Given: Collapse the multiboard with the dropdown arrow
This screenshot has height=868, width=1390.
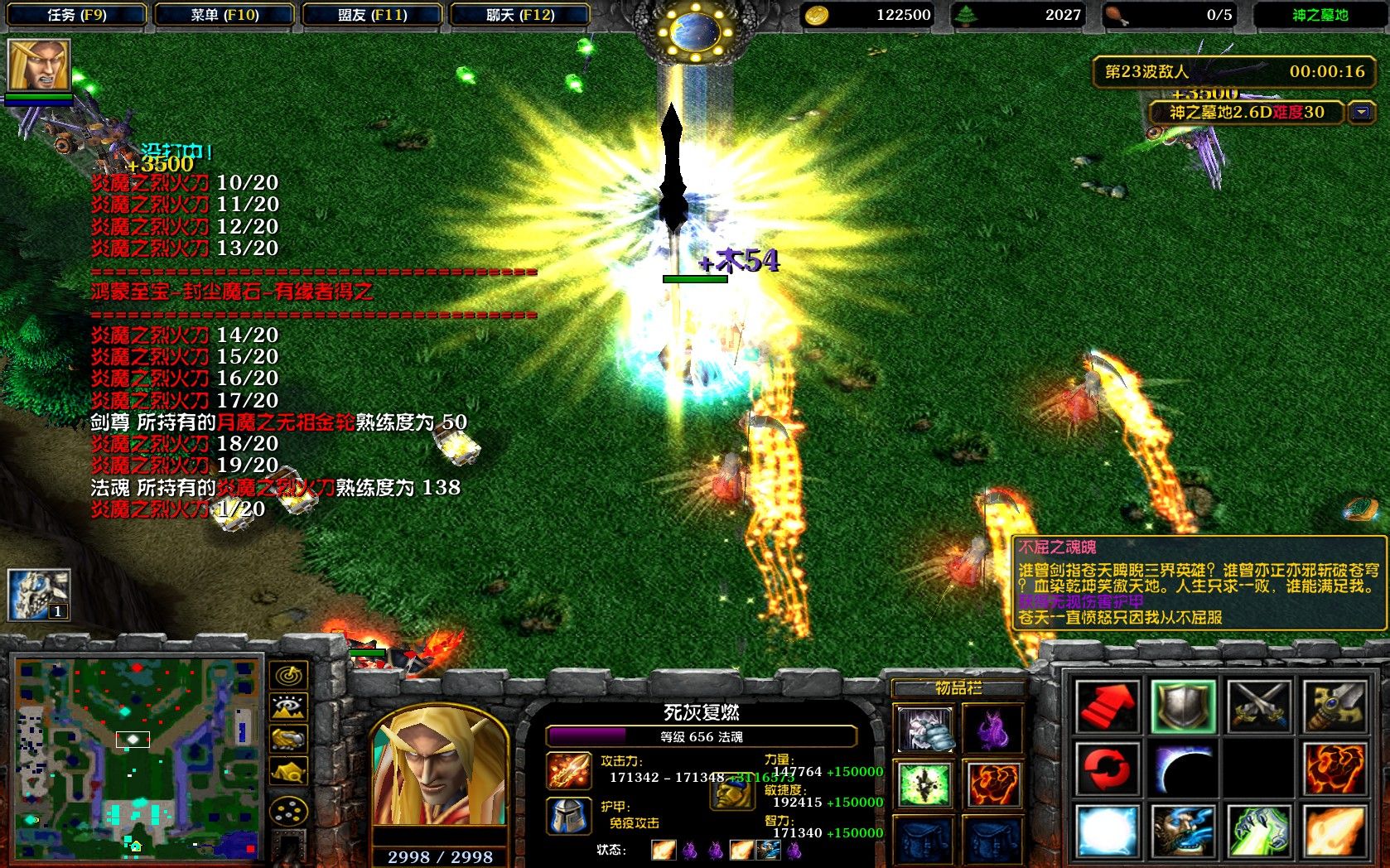Looking at the screenshot, I should point(1362,111).
